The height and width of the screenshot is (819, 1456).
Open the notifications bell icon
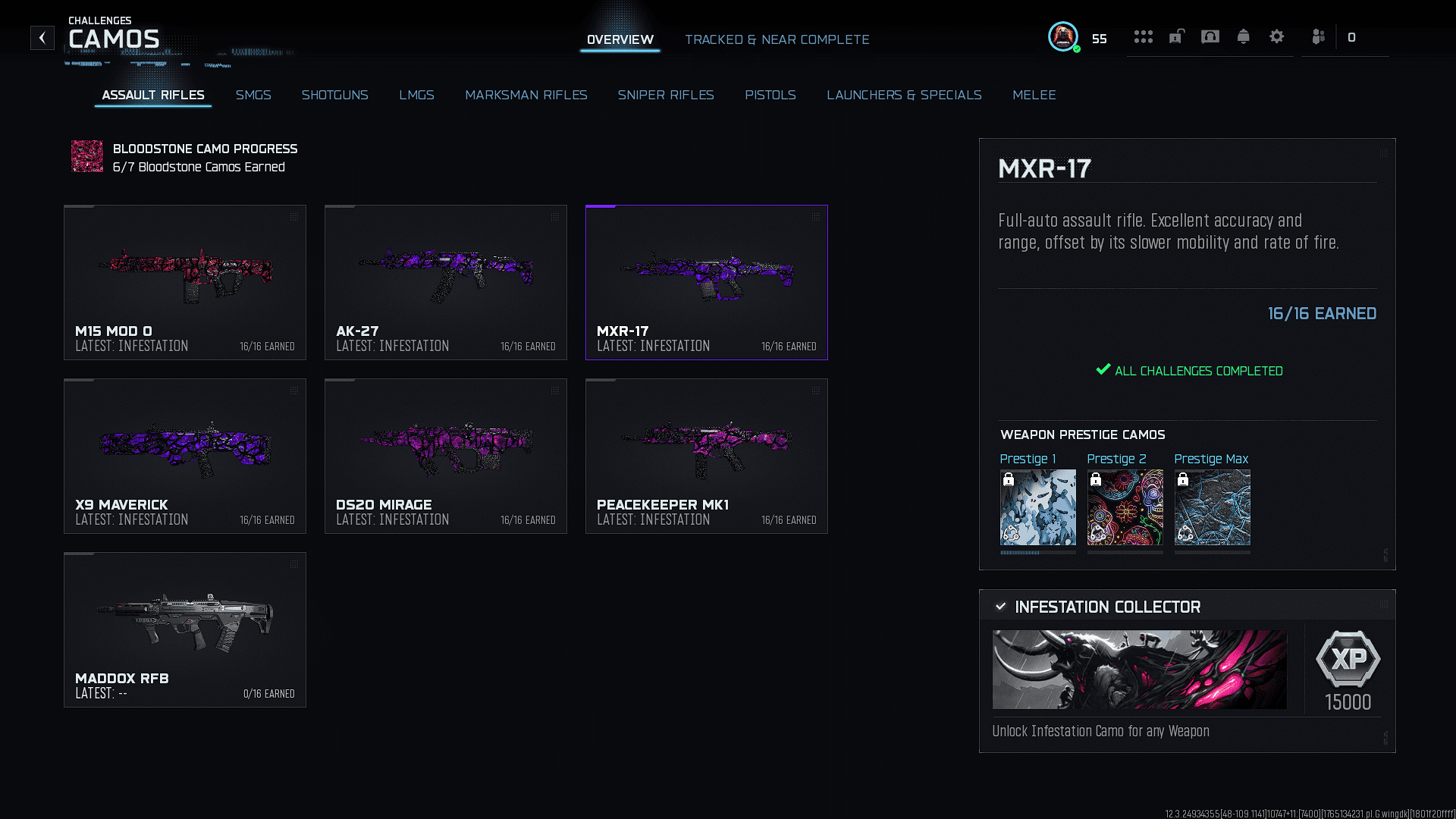[x=1244, y=36]
